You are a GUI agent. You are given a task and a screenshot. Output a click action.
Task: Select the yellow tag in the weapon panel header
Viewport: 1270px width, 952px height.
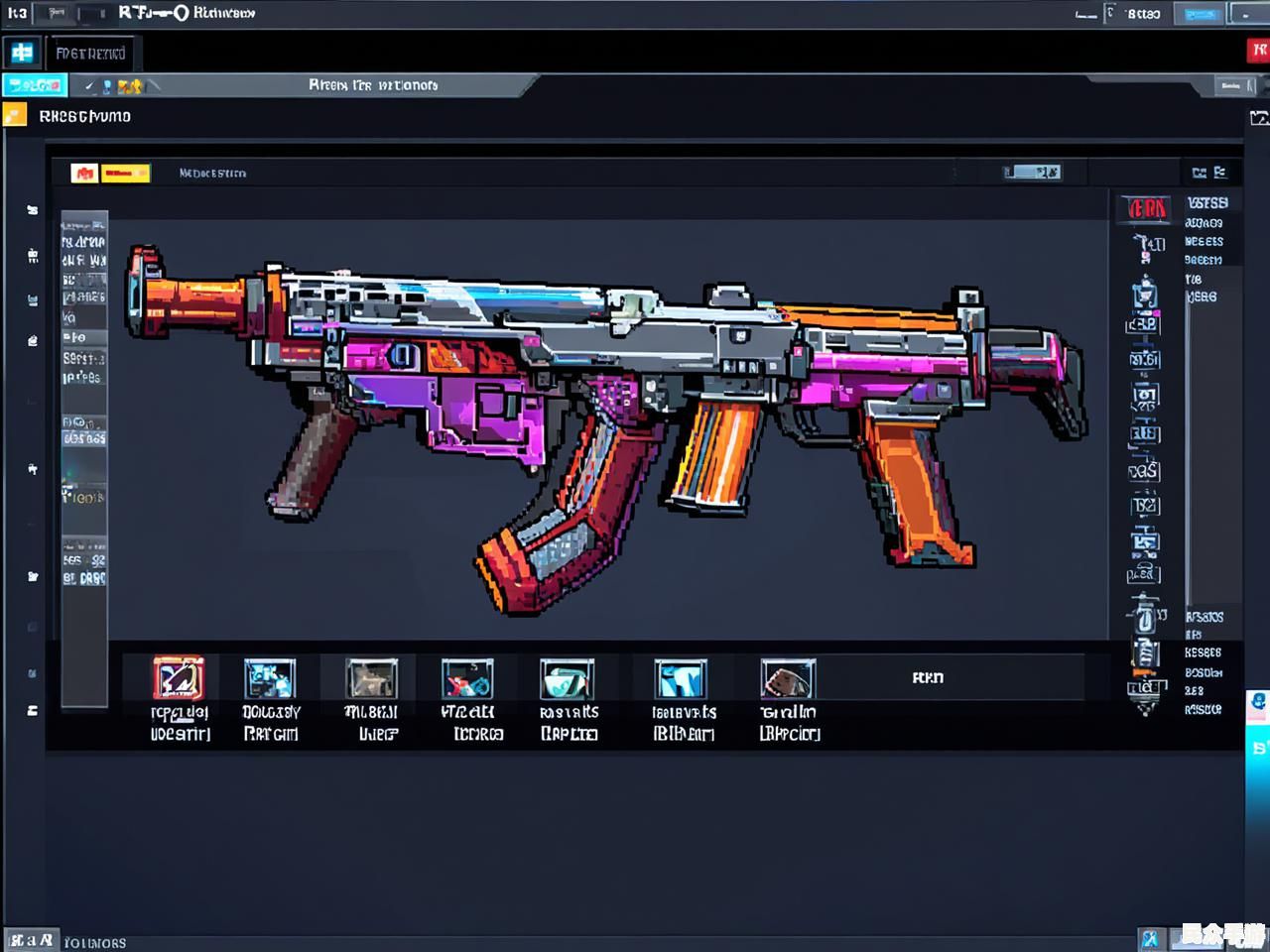tap(125, 174)
